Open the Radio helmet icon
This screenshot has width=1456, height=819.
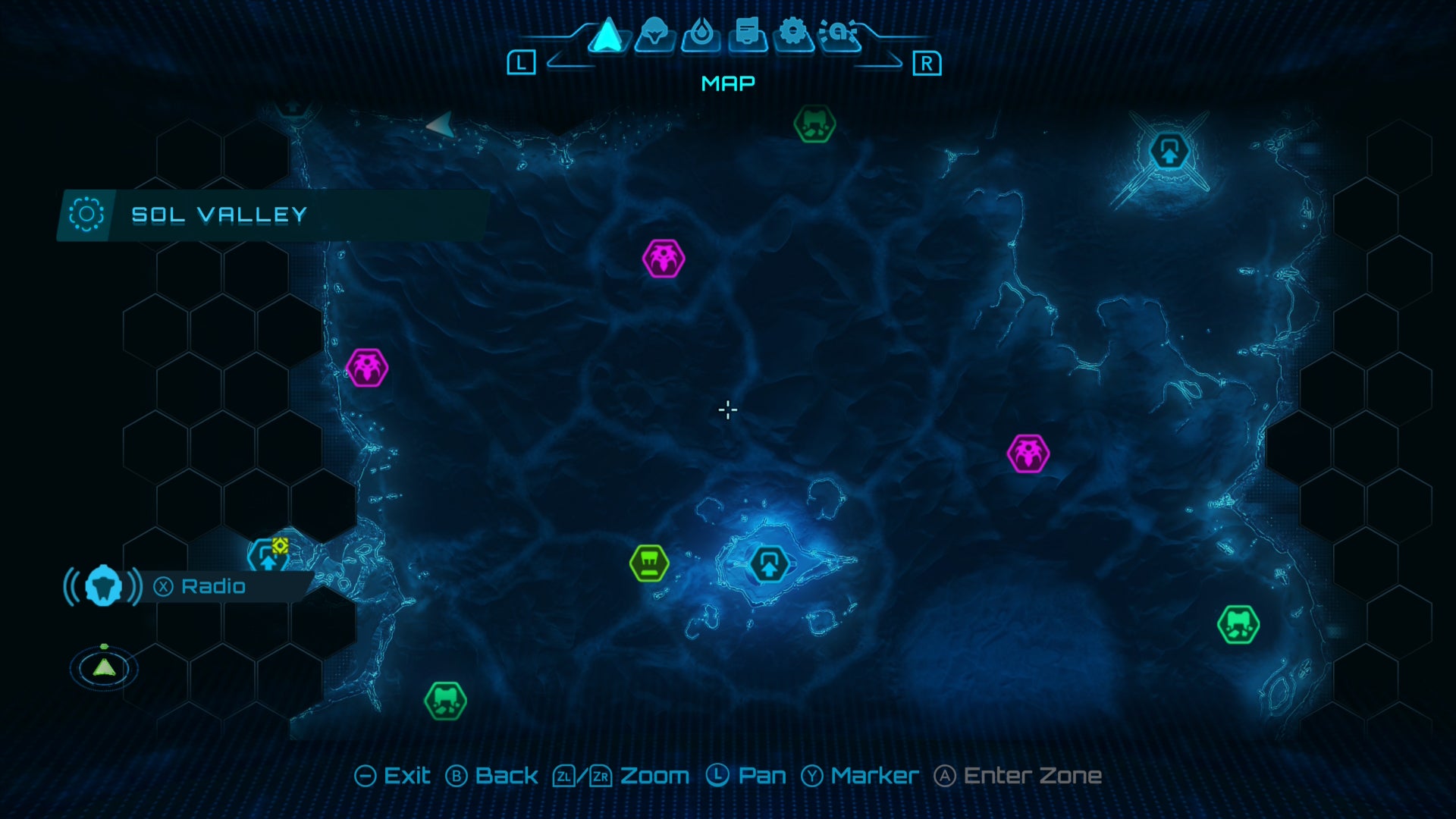point(103,586)
